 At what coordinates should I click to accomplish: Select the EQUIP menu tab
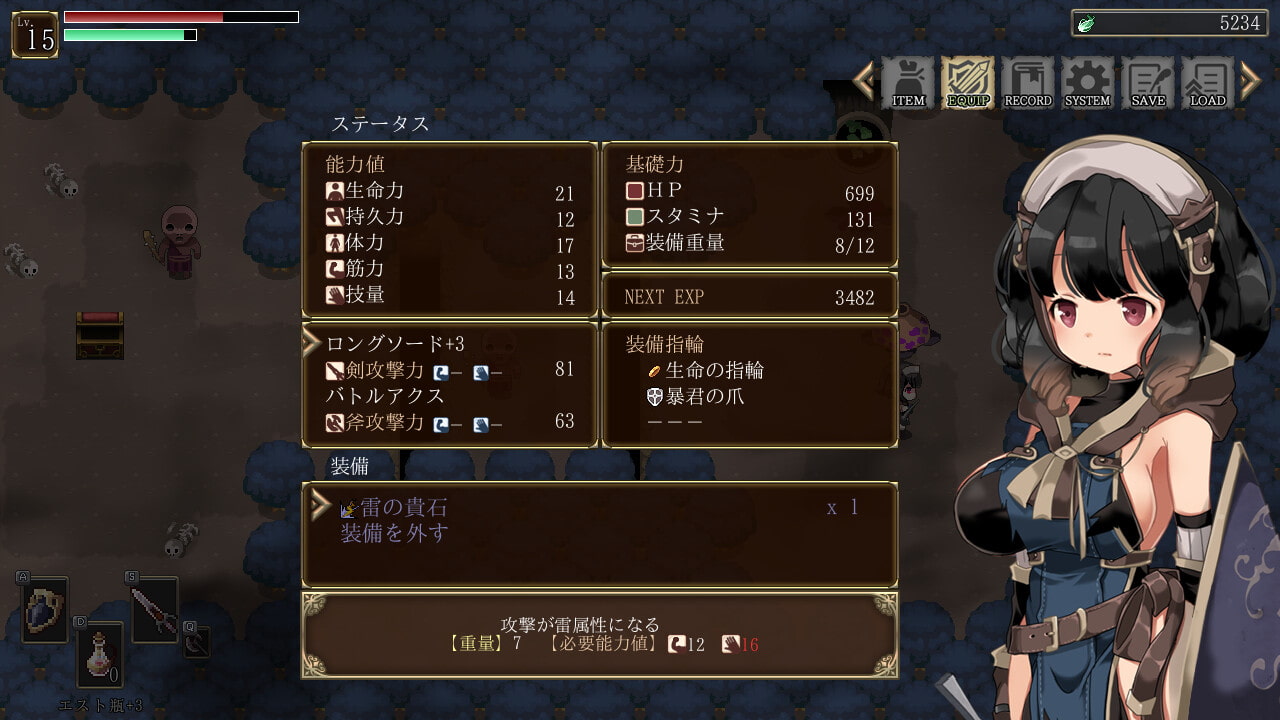pyautogui.click(x=968, y=82)
